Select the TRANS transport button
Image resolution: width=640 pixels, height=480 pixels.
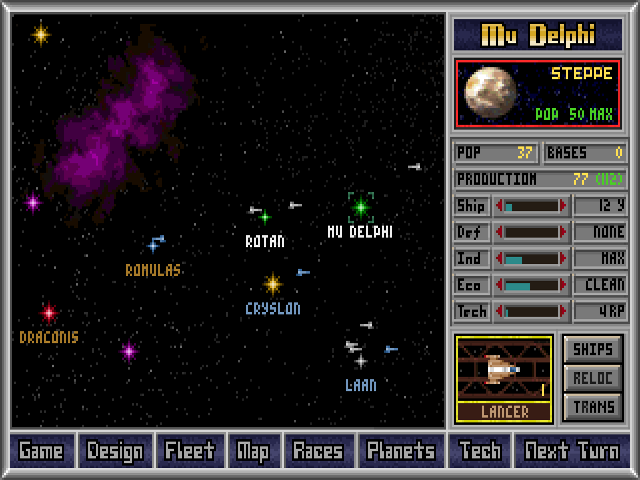click(x=593, y=406)
